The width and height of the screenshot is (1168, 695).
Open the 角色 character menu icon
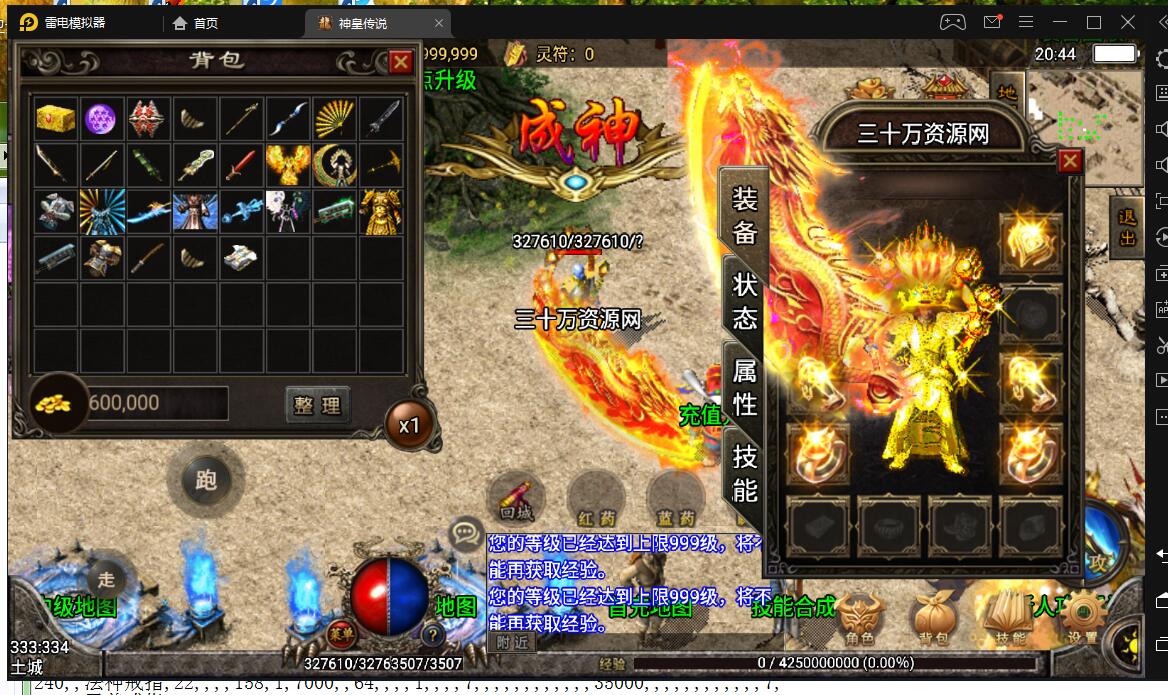point(860,617)
